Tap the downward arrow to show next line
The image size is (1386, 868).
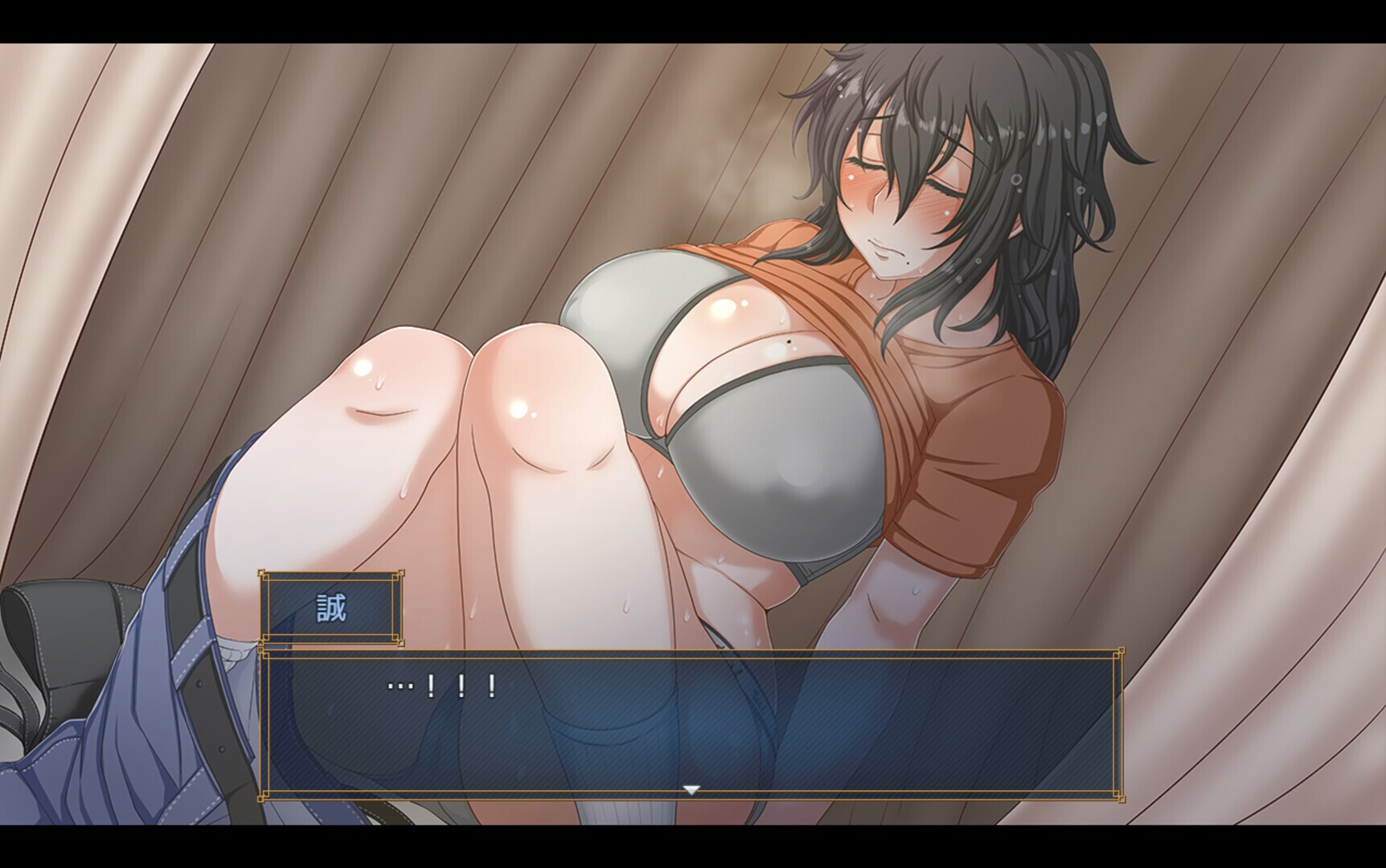(691, 790)
